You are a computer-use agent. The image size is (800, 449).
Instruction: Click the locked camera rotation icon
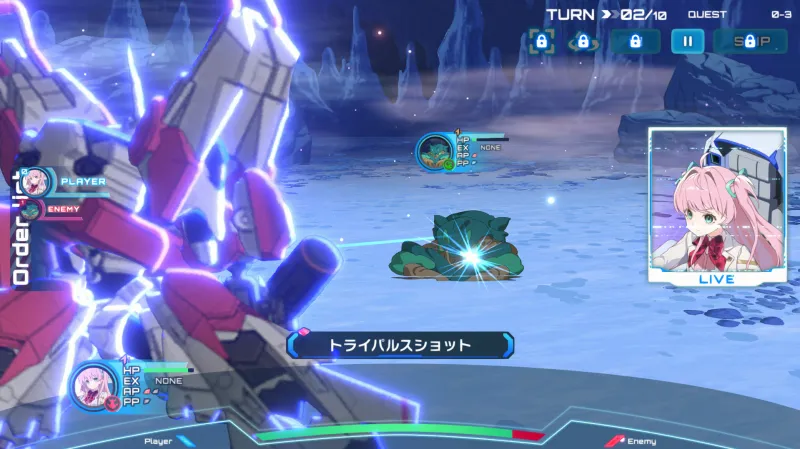582,42
